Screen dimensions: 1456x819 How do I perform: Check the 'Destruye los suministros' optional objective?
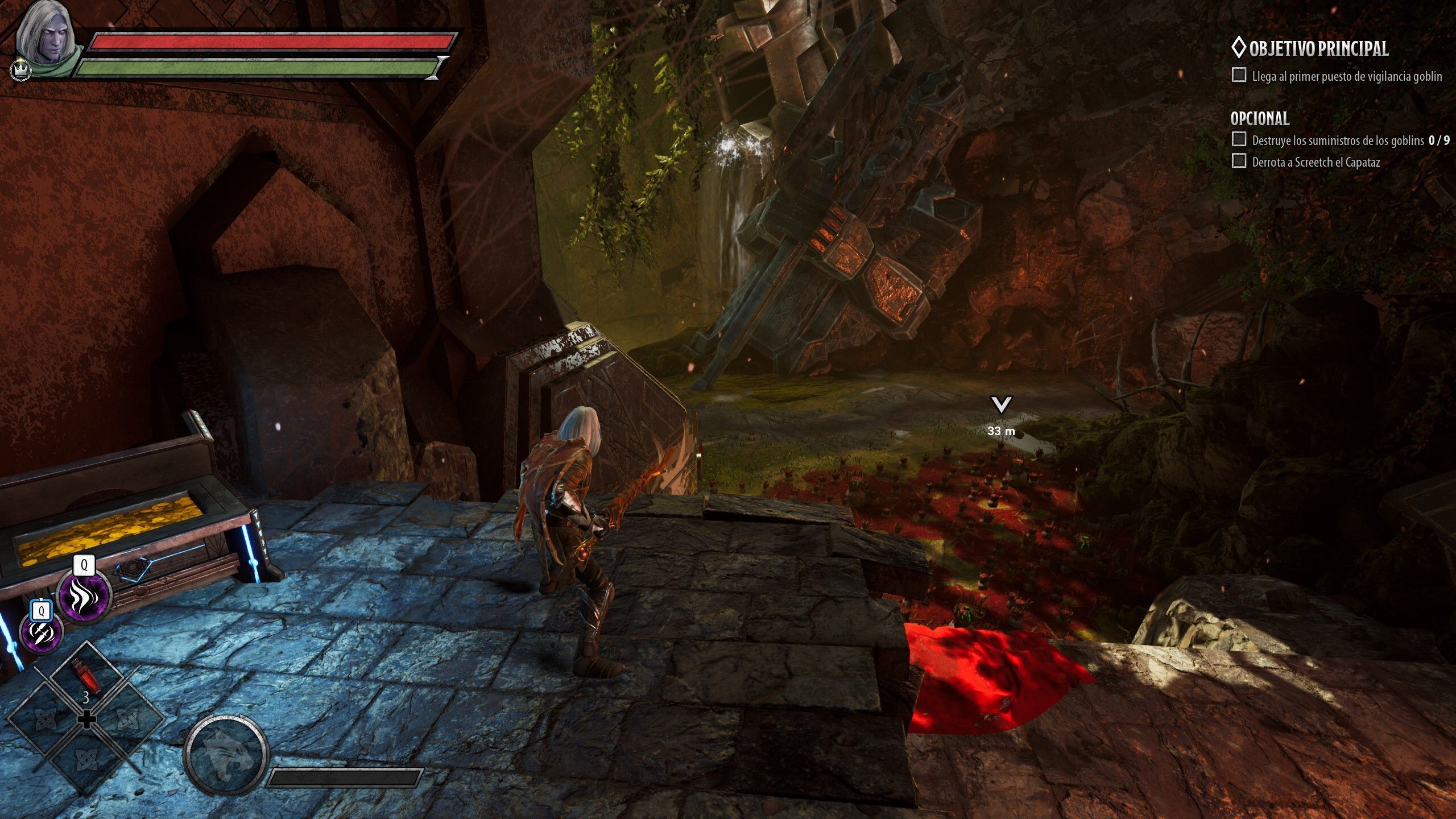click(x=1238, y=139)
